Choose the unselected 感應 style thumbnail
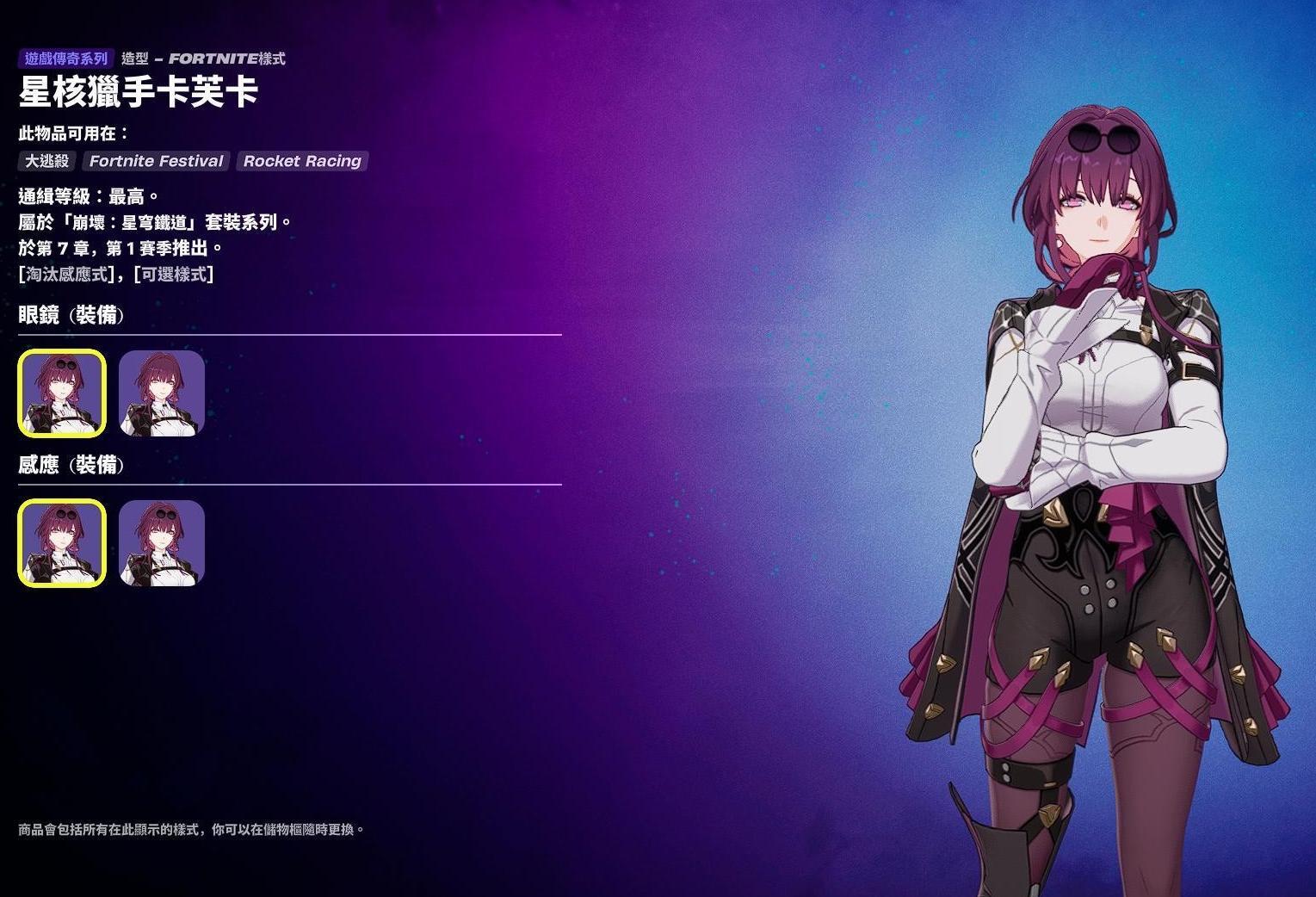The image size is (1316, 897). (x=162, y=543)
